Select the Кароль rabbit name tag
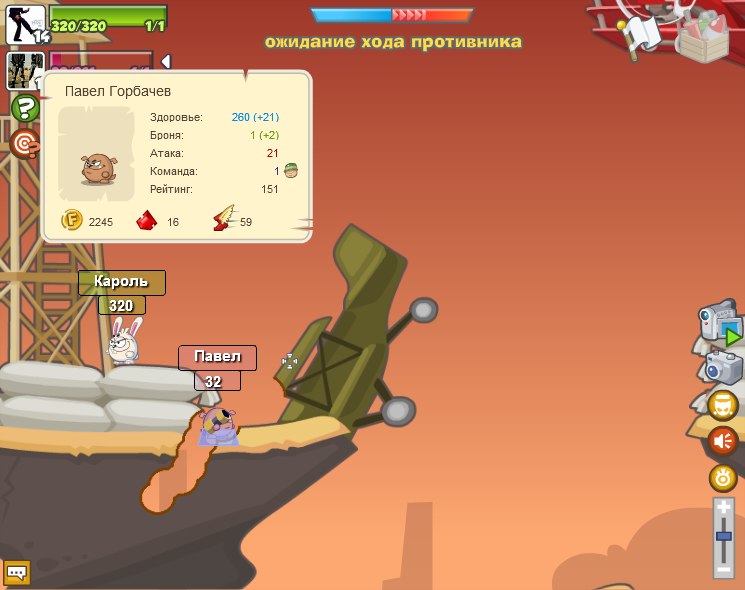Image resolution: width=745 pixels, height=590 pixels. point(121,282)
